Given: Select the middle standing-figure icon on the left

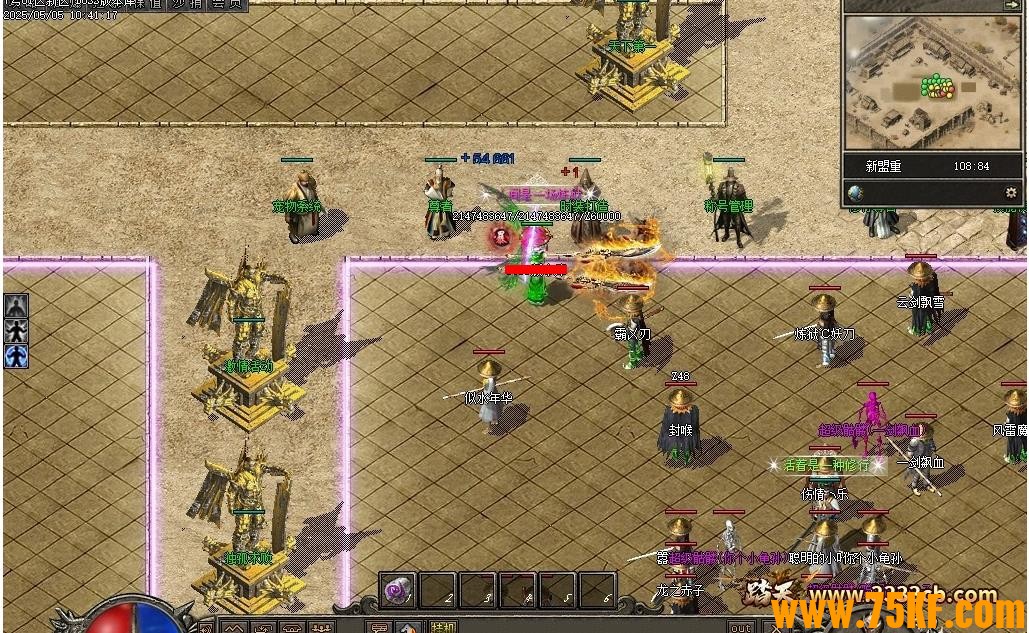Looking at the screenshot, I should tap(16, 330).
